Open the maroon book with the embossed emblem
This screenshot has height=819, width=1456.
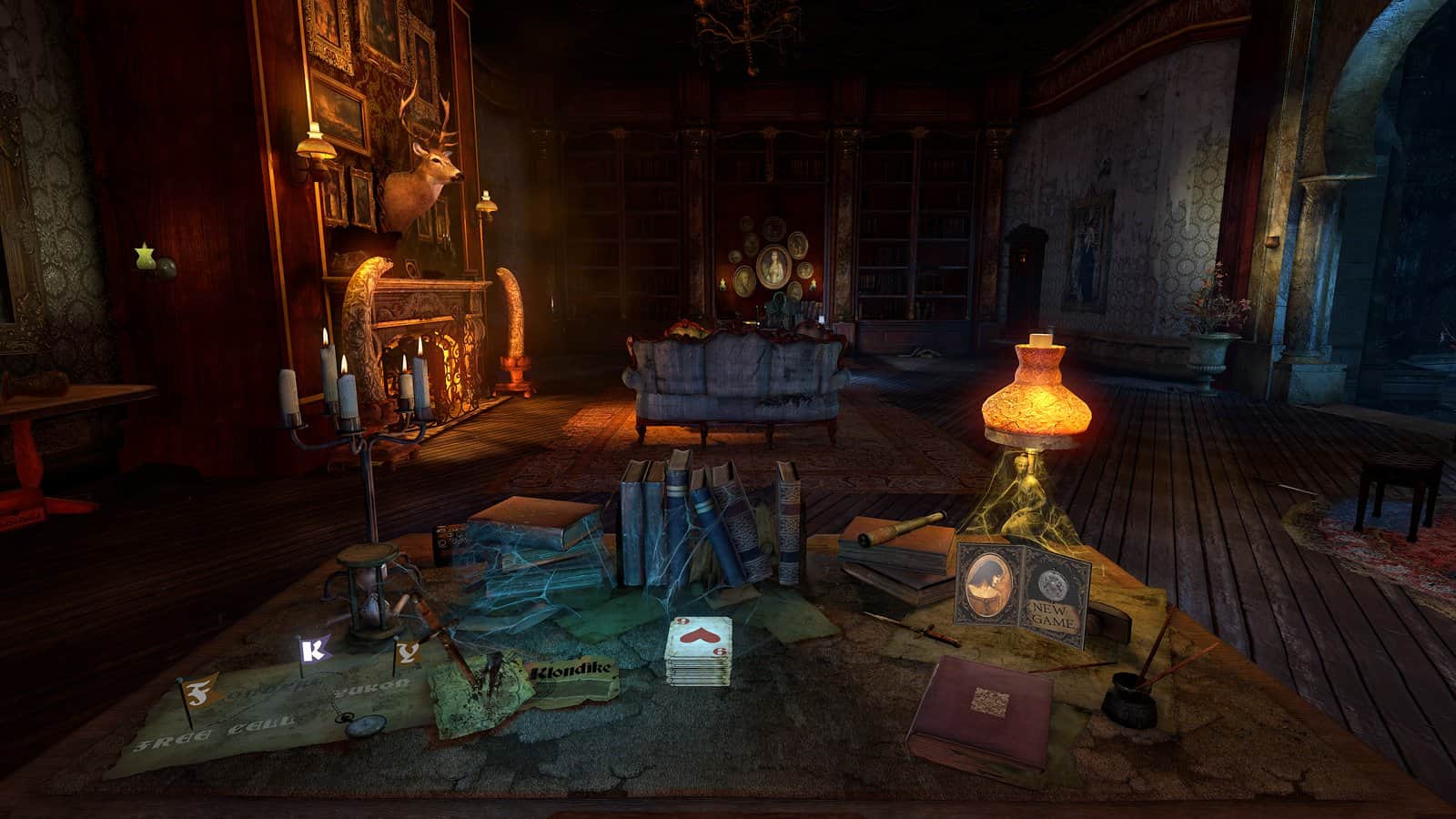989,700
